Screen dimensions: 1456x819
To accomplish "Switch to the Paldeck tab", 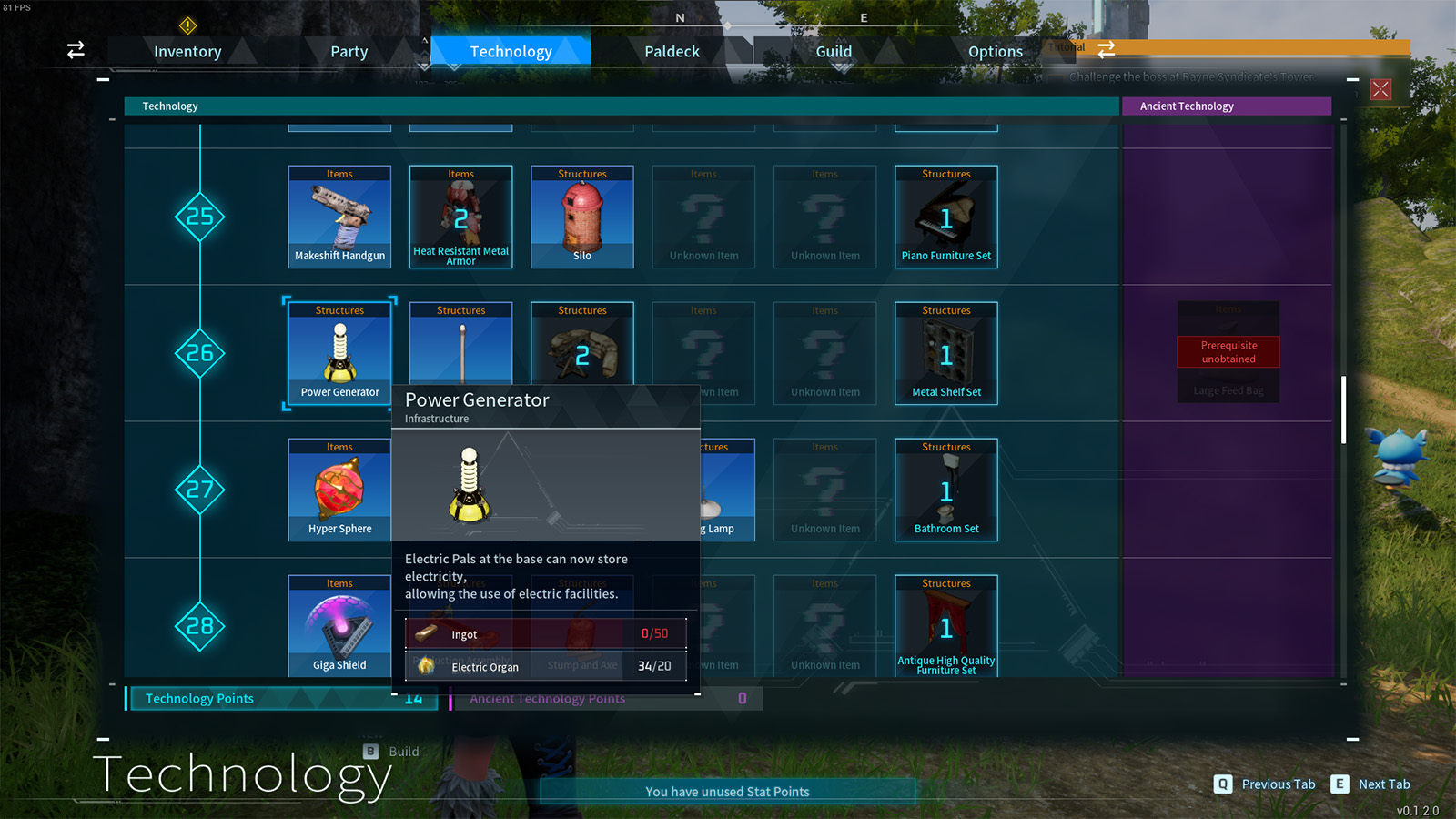I will pos(673,51).
